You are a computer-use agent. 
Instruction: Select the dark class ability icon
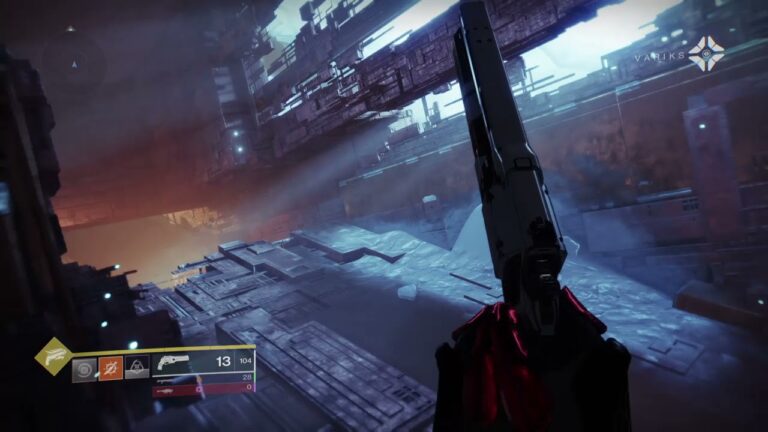[136, 368]
